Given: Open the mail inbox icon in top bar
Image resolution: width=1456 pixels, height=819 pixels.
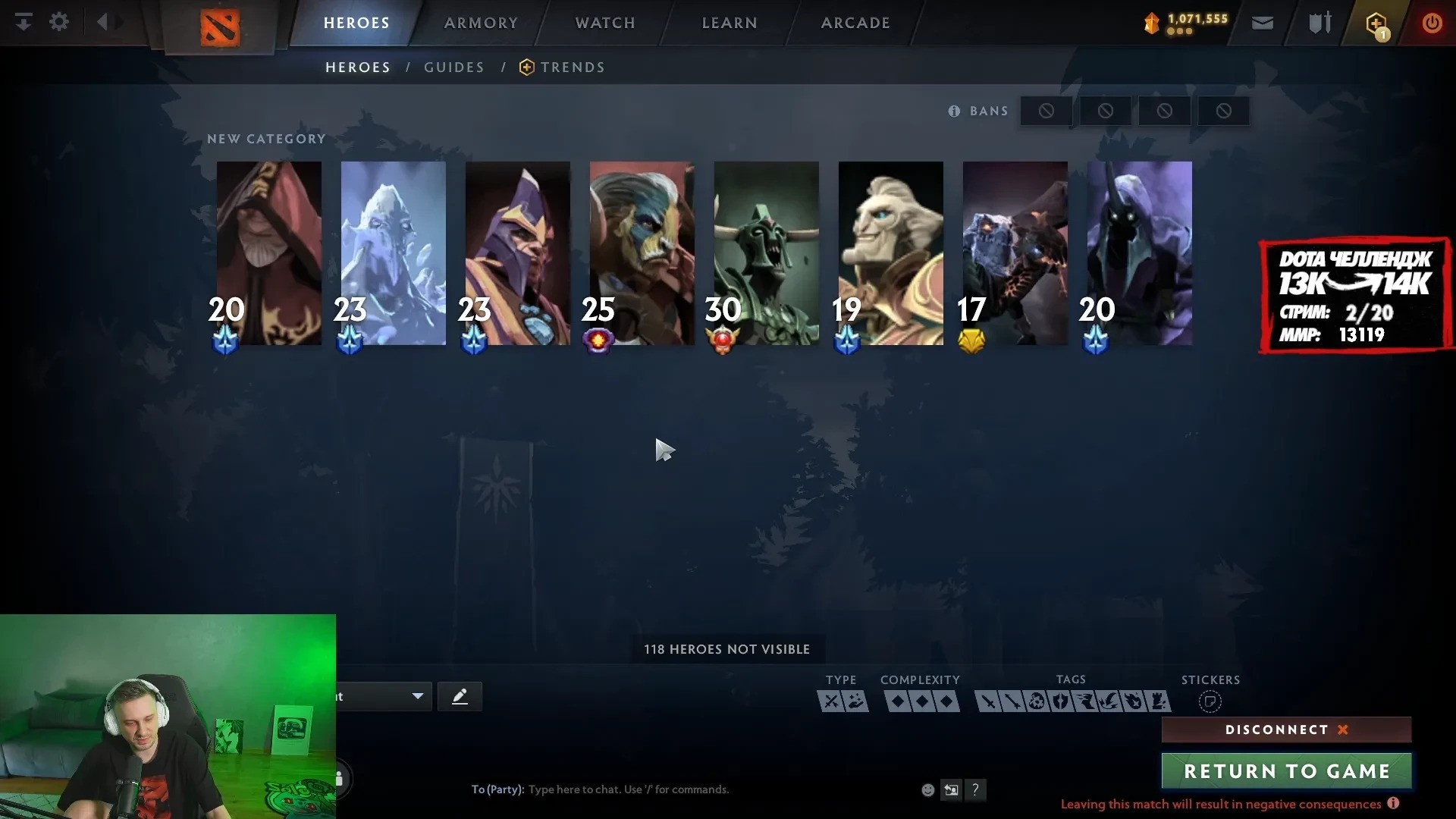Looking at the screenshot, I should click(x=1262, y=23).
